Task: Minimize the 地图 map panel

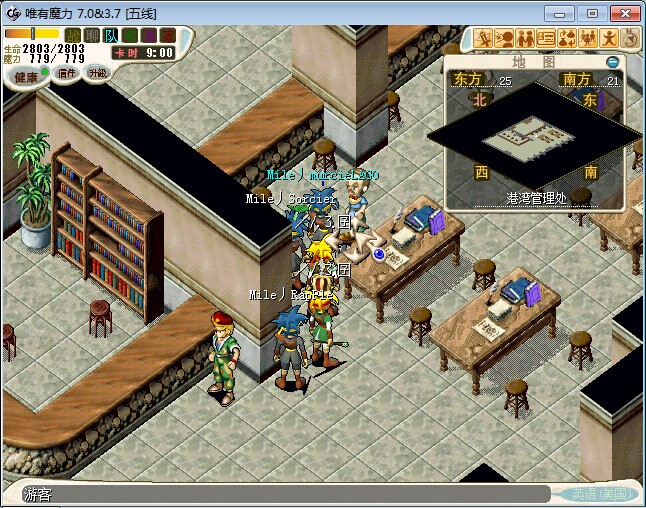Action: click(x=613, y=61)
